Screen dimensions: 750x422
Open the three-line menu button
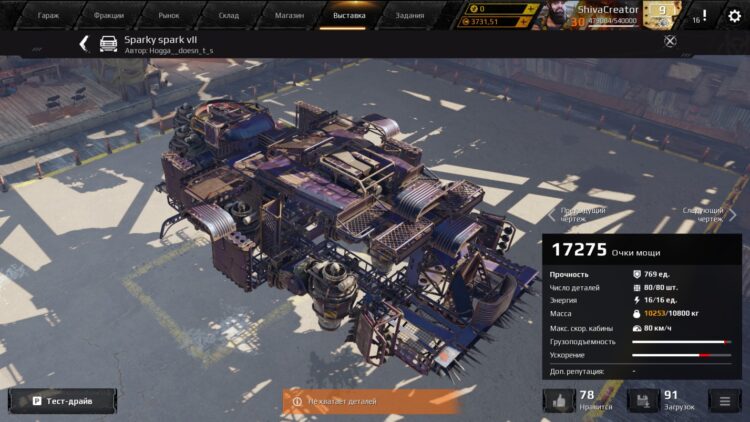tap(722, 401)
